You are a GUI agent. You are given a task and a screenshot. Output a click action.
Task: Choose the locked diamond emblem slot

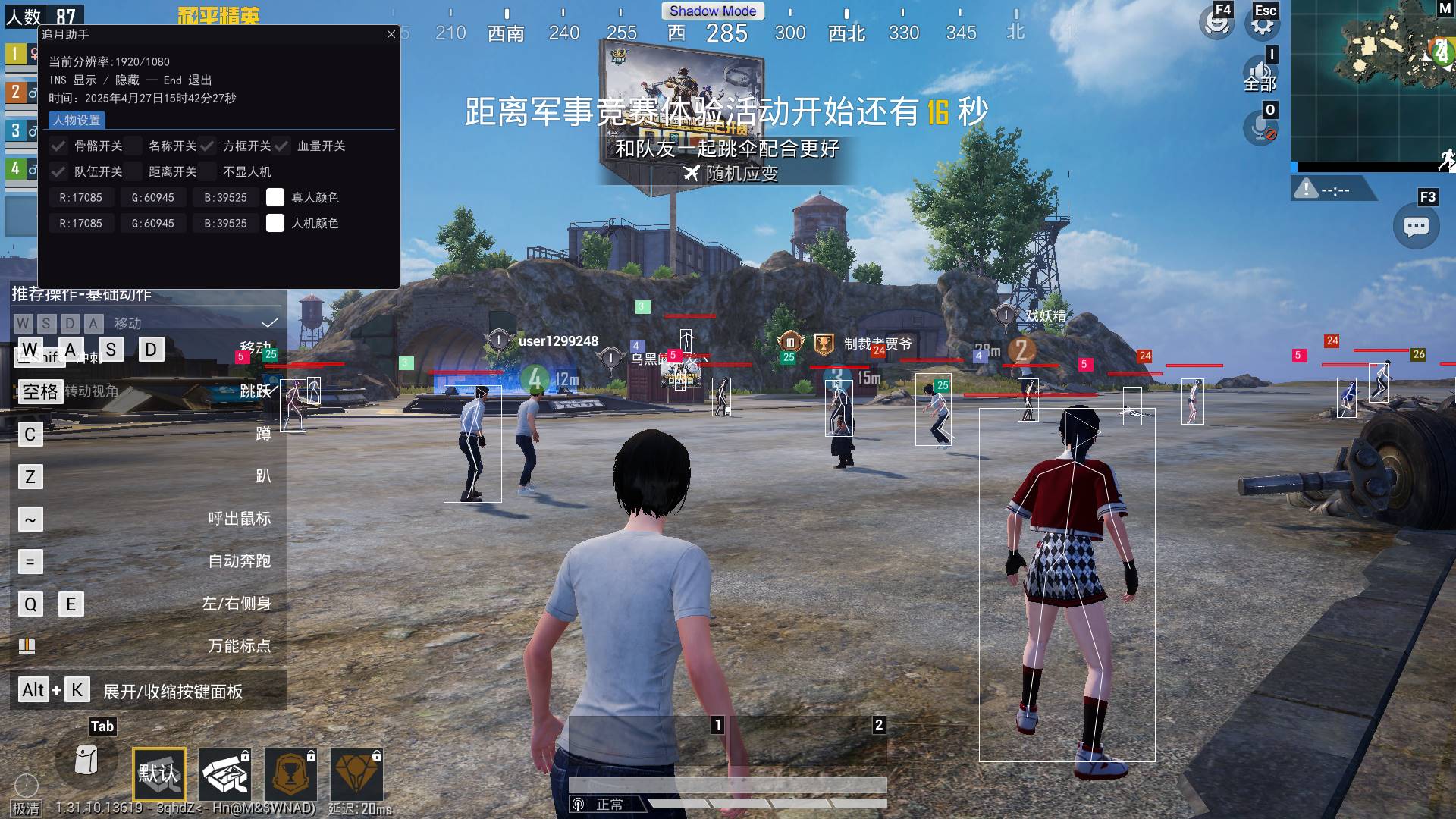click(356, 773)
